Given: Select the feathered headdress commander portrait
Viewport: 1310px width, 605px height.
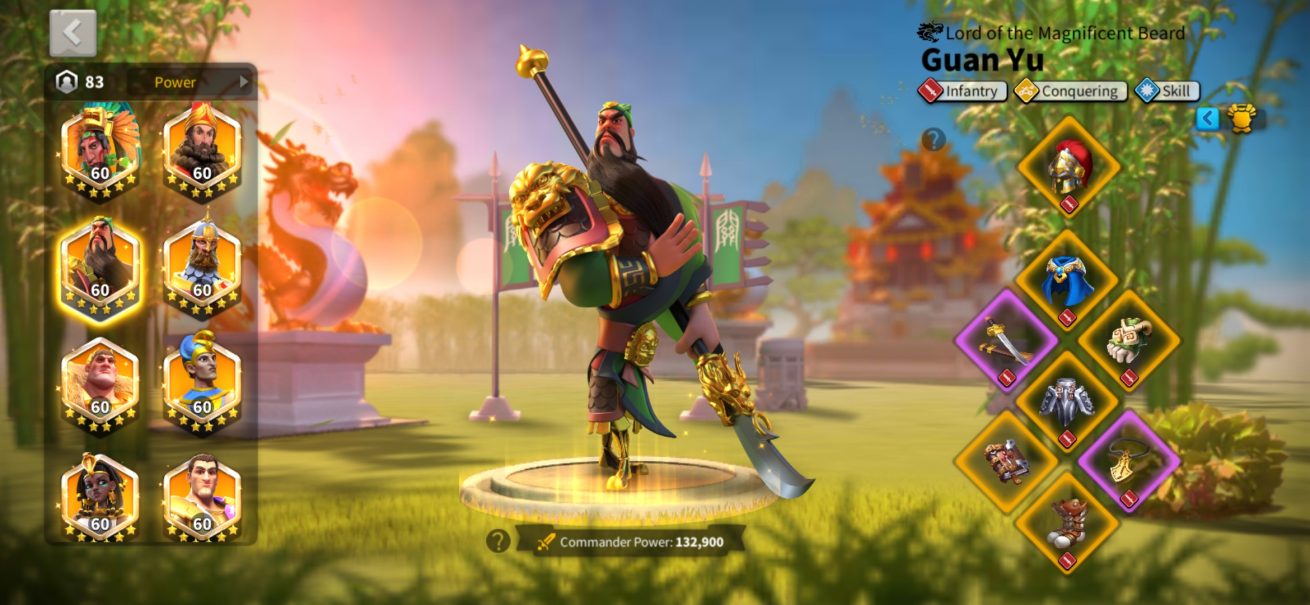Looking at the screenshot, I should (x=100, y=146).
